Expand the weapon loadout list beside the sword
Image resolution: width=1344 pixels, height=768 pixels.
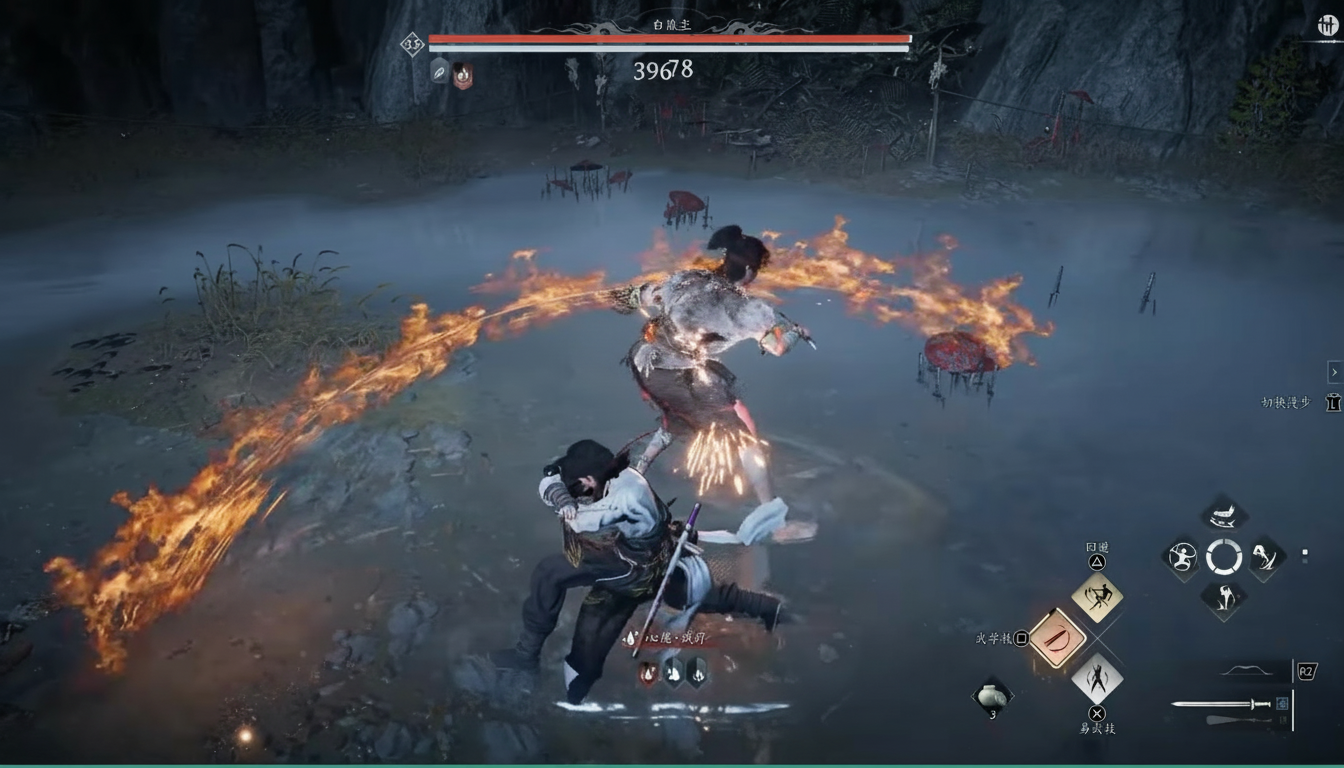pyautogui.click(x=1283, y=703)
